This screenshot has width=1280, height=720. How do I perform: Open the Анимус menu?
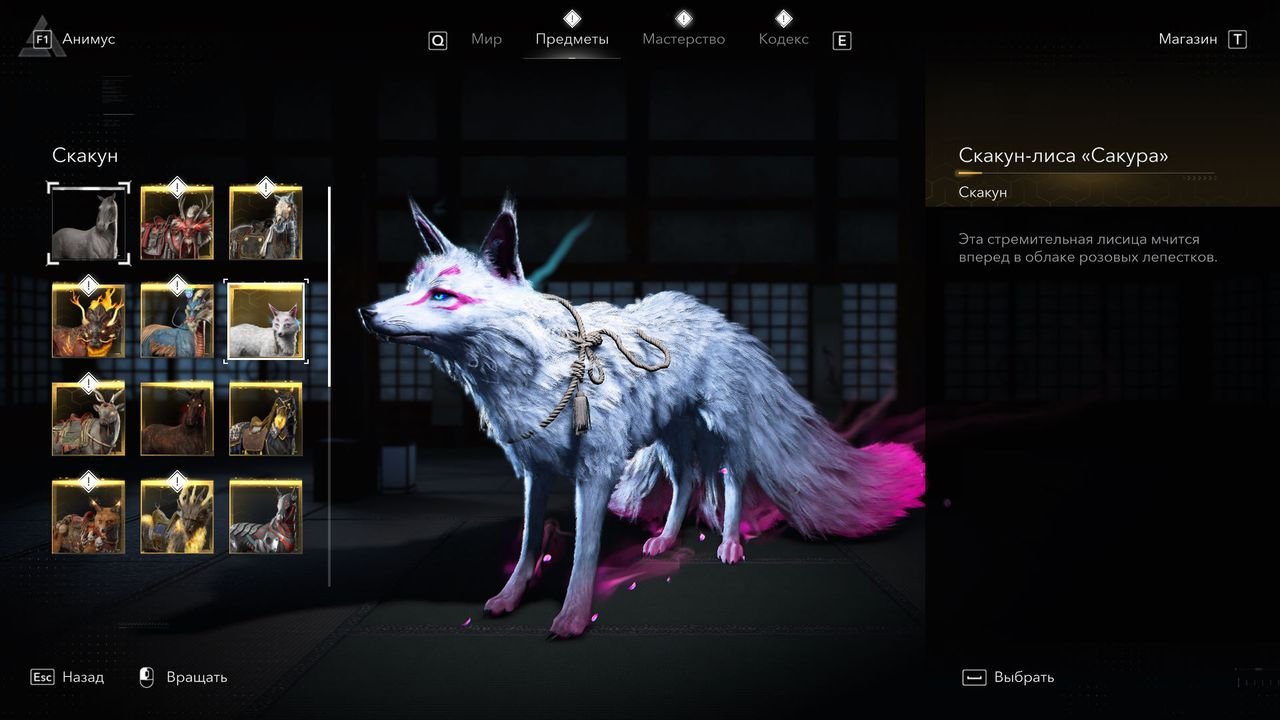(88, 40)
